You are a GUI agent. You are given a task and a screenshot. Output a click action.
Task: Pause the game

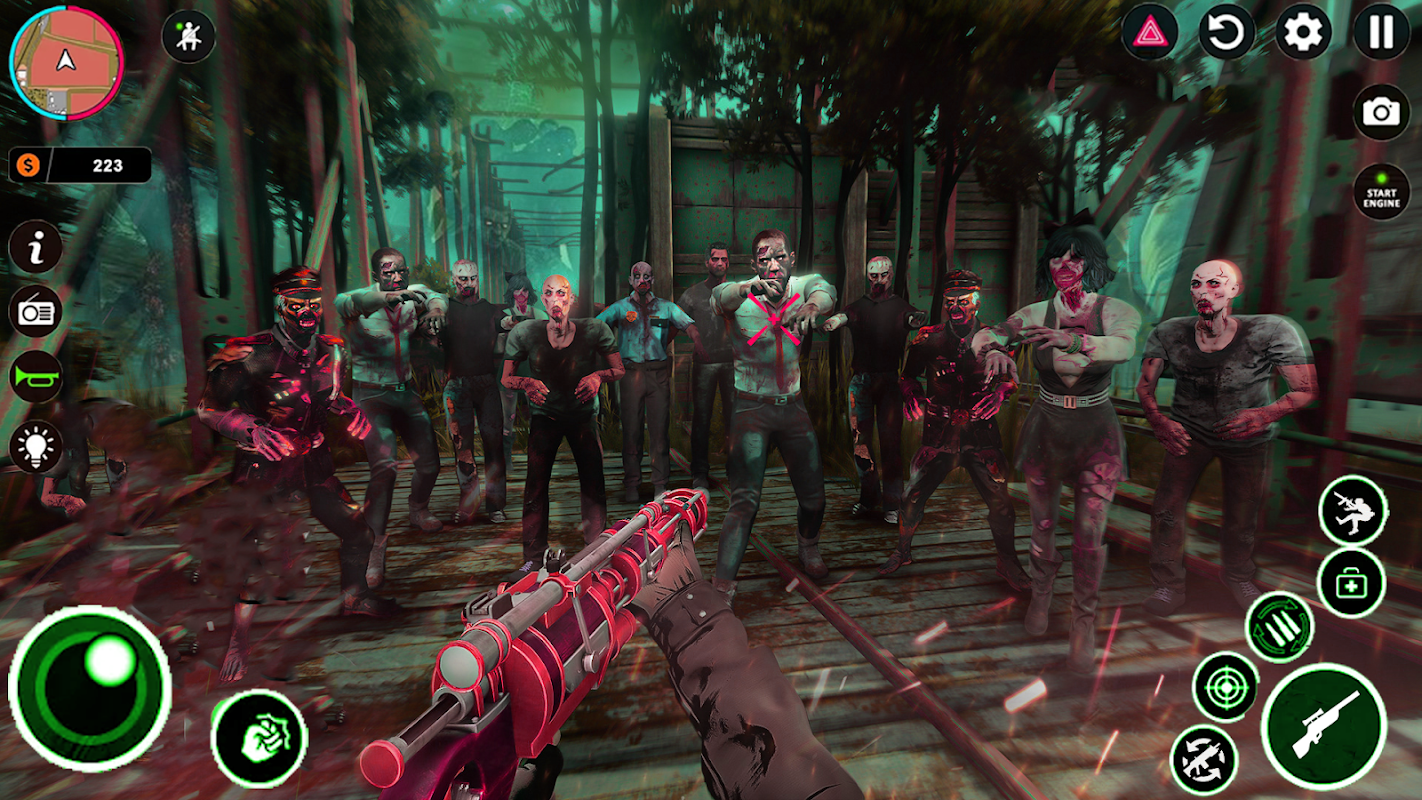point(1381,34)
